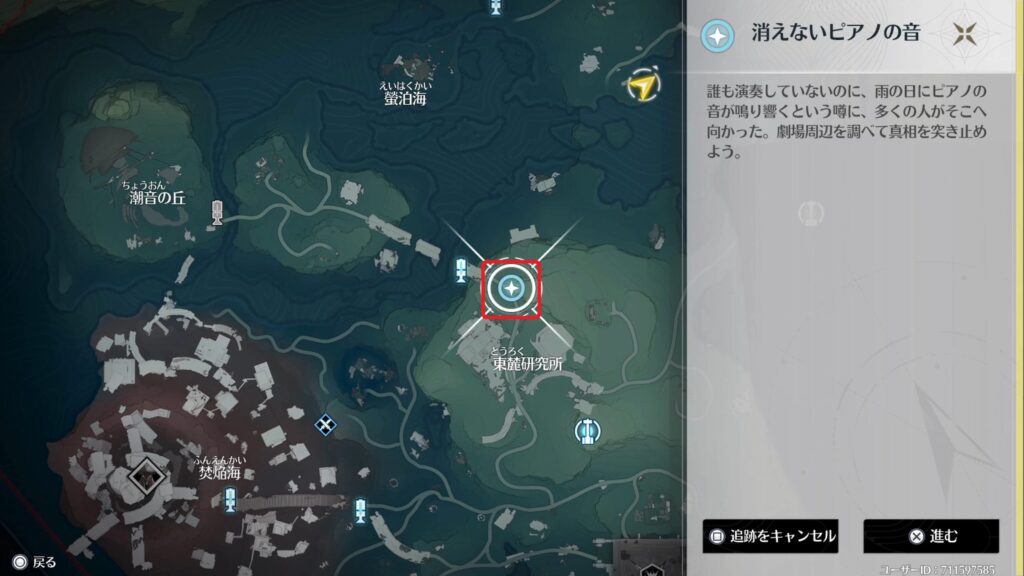1024x576 pixels.
Task: Click the 追跡をキャンセル button
Action: 770,536
